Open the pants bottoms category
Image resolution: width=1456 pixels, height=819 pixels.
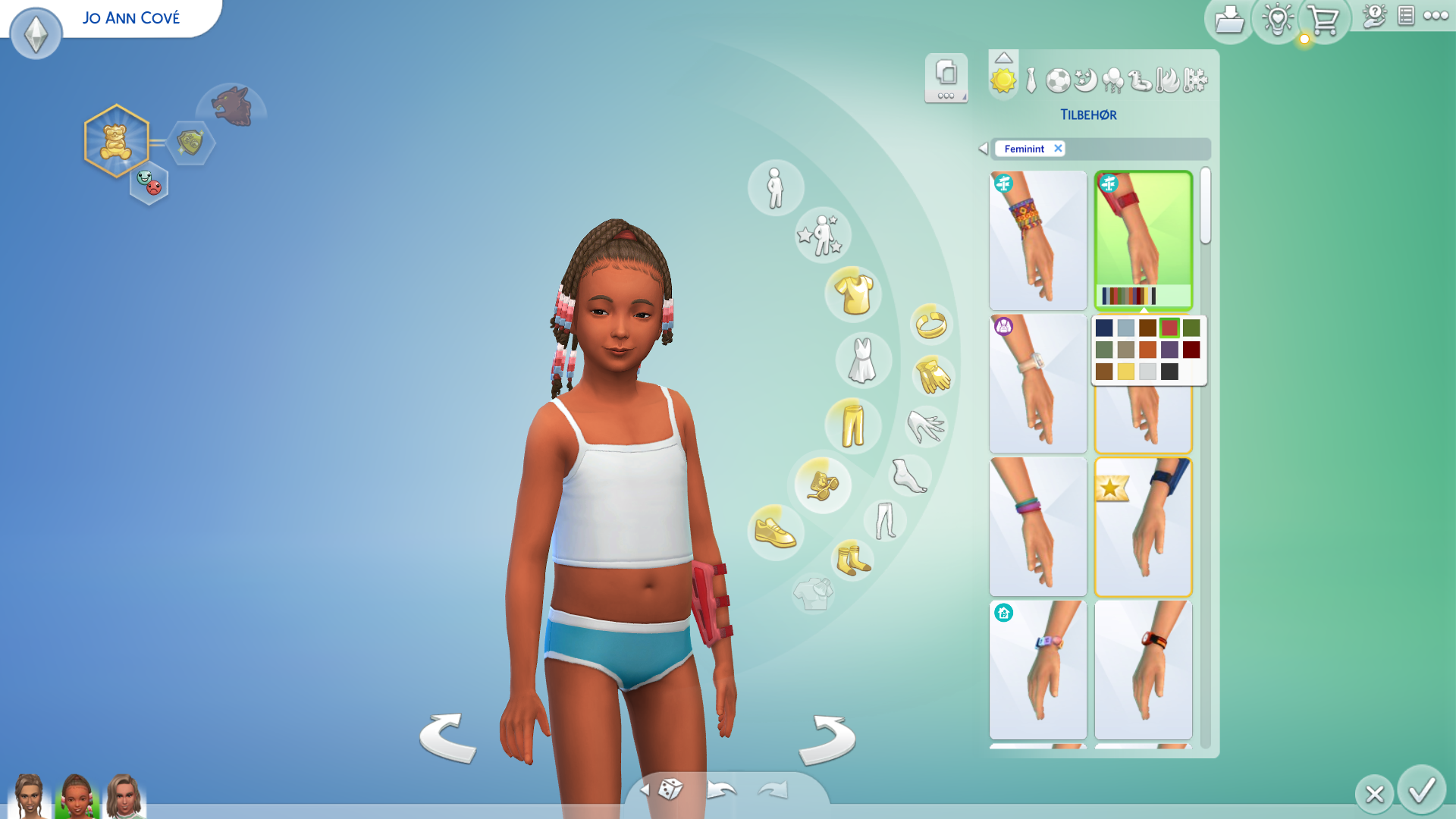(853, 425)
